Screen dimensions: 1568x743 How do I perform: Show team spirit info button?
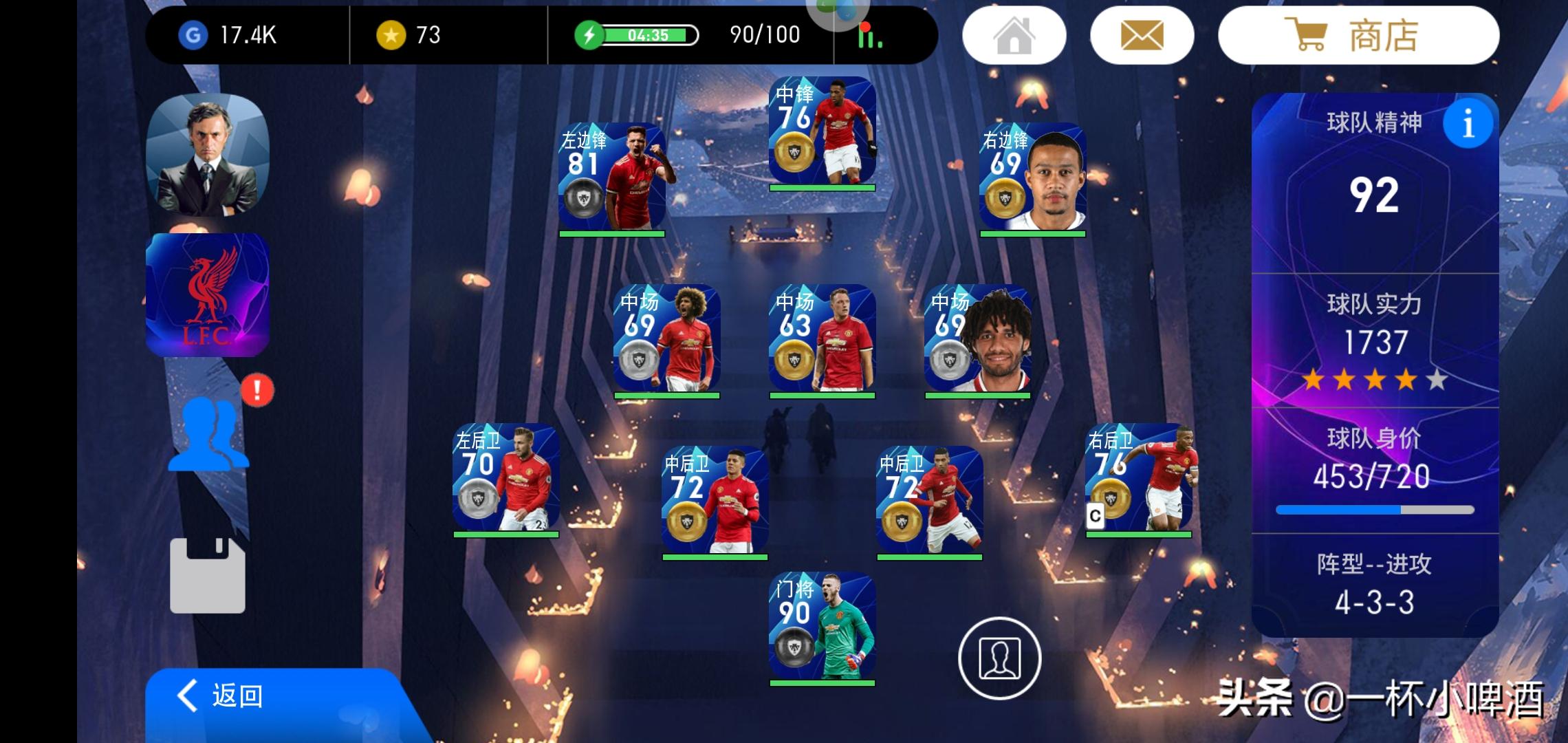(x=1468, y=124)
